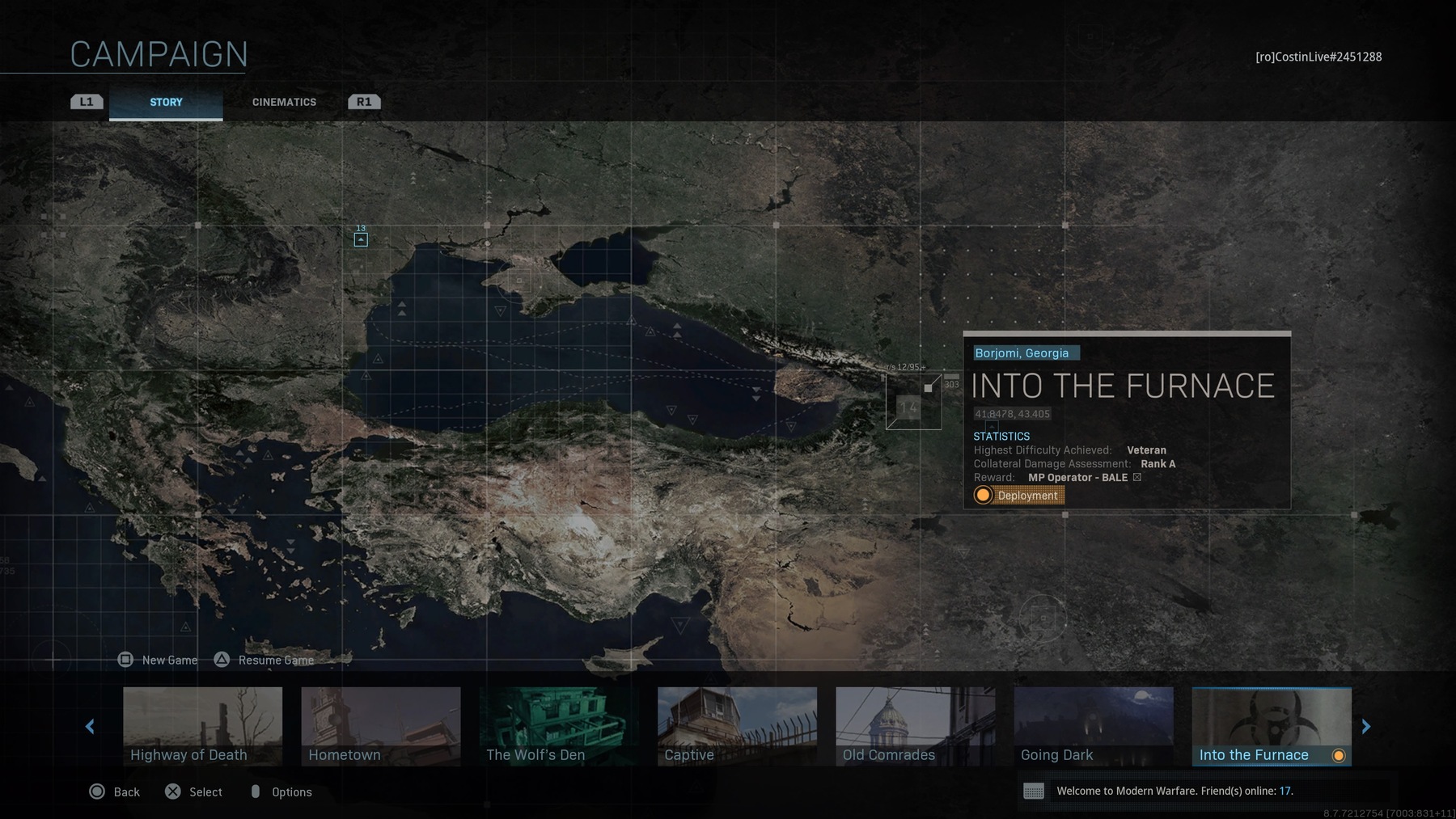Click mission marker 13 on the map
The height and width of the screenshot is (819, 1456).
click(x=361, y=239)
